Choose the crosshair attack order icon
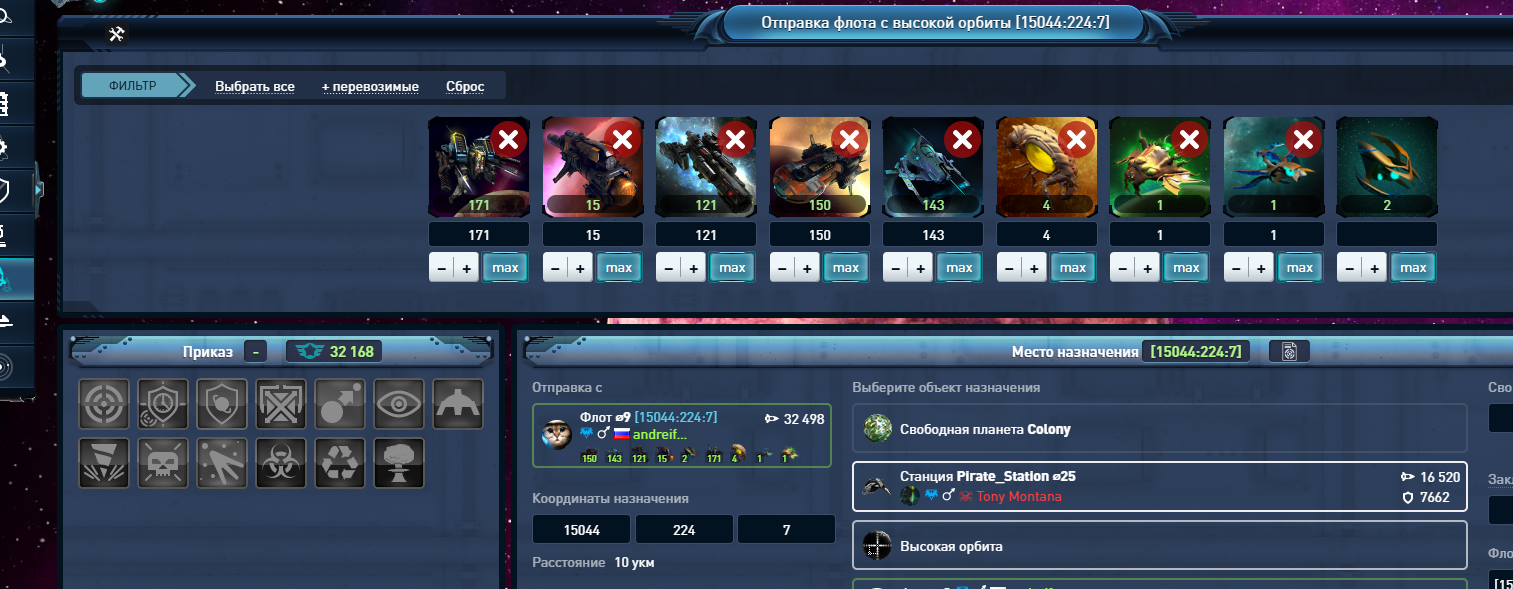This screenshot has width=1513, height=589. 104,404
